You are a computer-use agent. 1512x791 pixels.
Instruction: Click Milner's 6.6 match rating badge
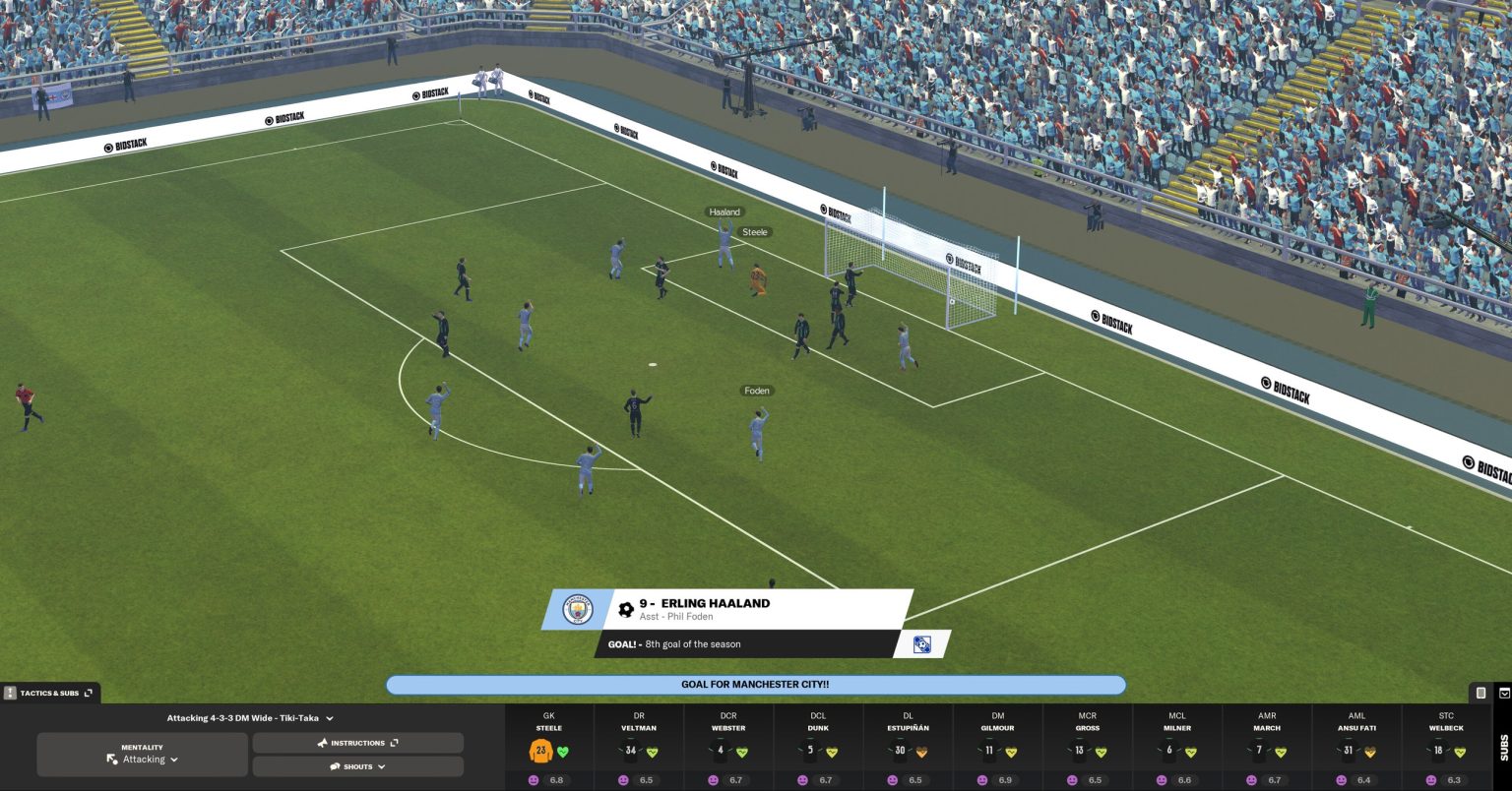(x=1187, y=780)
